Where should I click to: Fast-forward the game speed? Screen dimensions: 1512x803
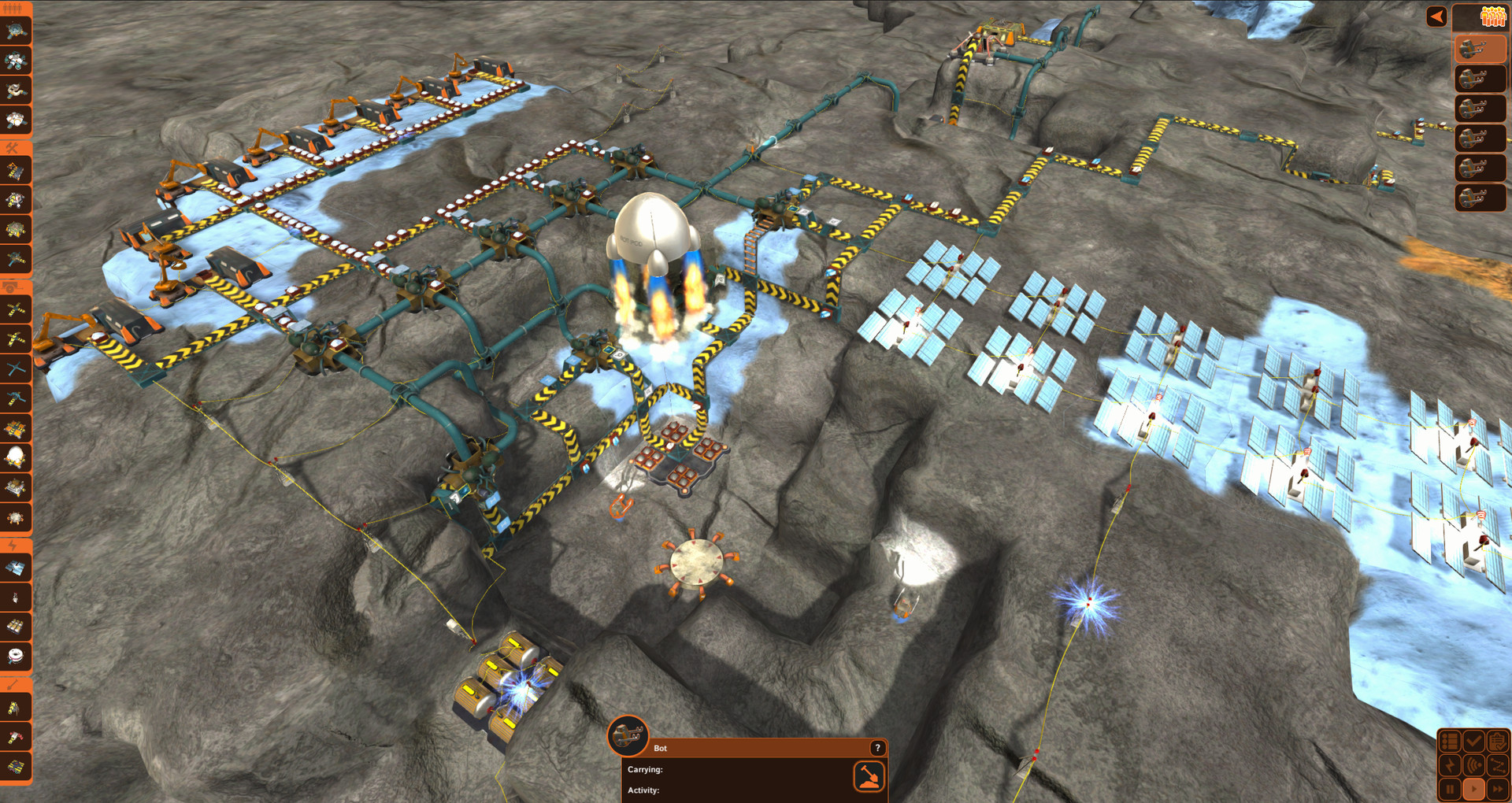coord(1497,788)
